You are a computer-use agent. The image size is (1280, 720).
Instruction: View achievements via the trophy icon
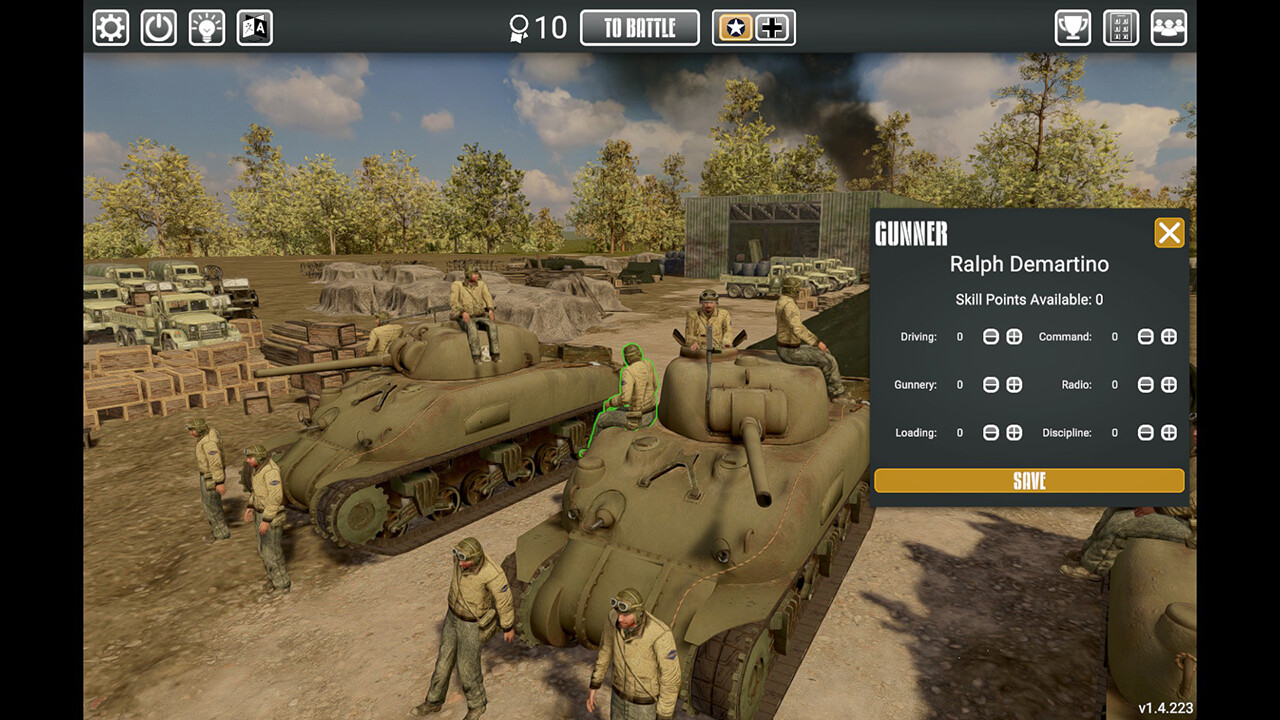(x=1072, y=27)
